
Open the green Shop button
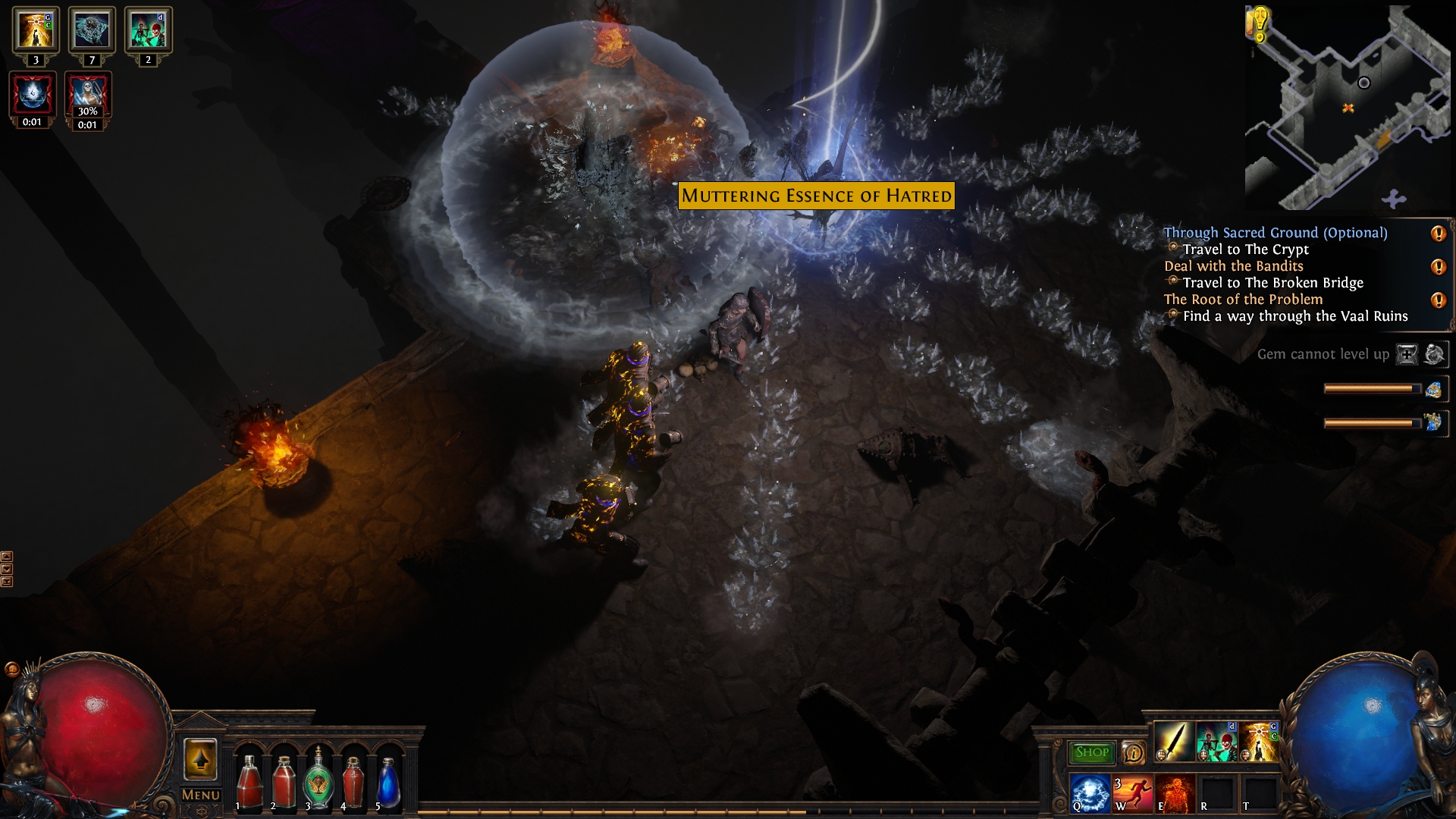tap(1091, 752)
